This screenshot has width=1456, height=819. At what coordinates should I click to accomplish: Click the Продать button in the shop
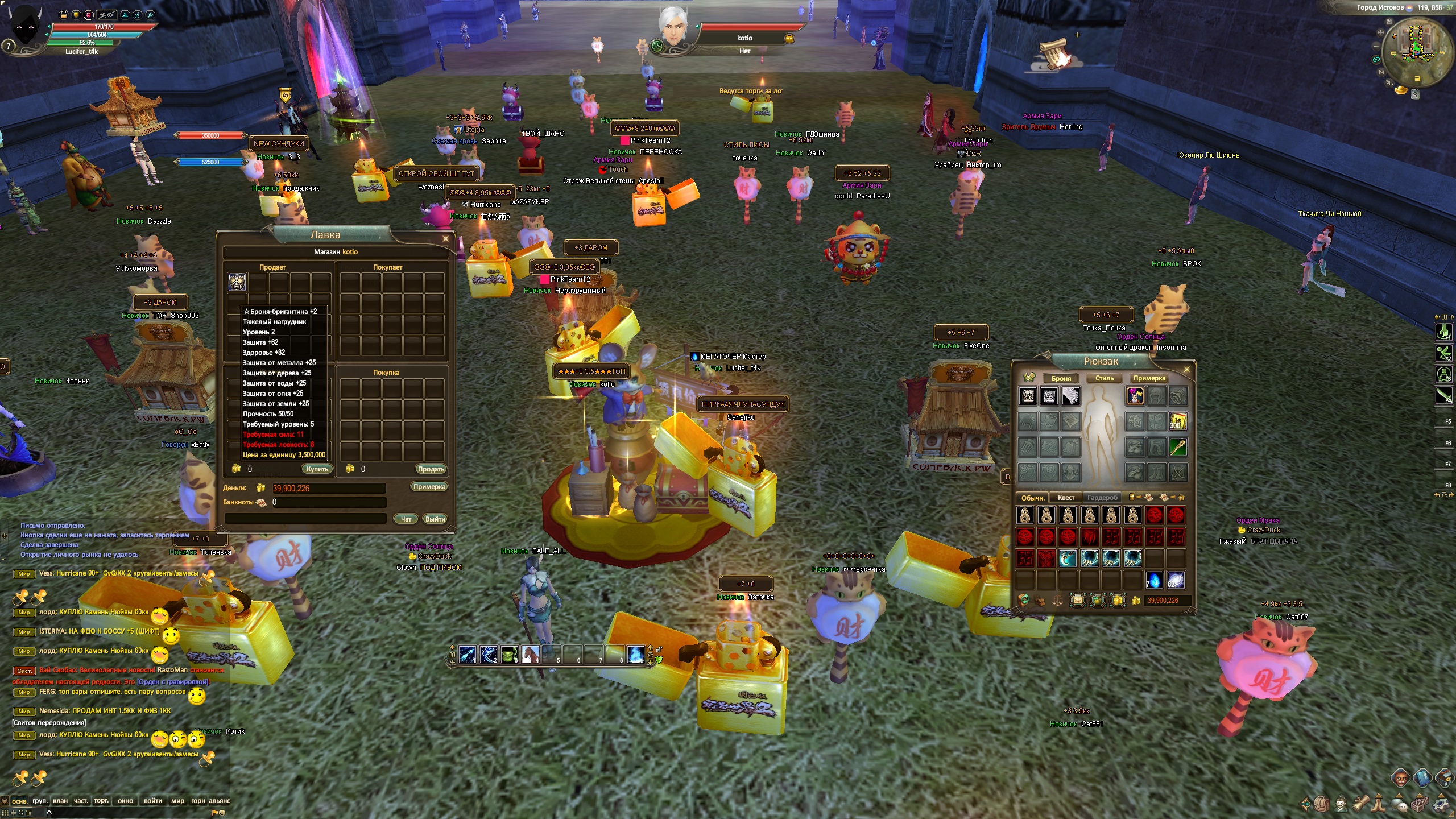coord(431,469)
